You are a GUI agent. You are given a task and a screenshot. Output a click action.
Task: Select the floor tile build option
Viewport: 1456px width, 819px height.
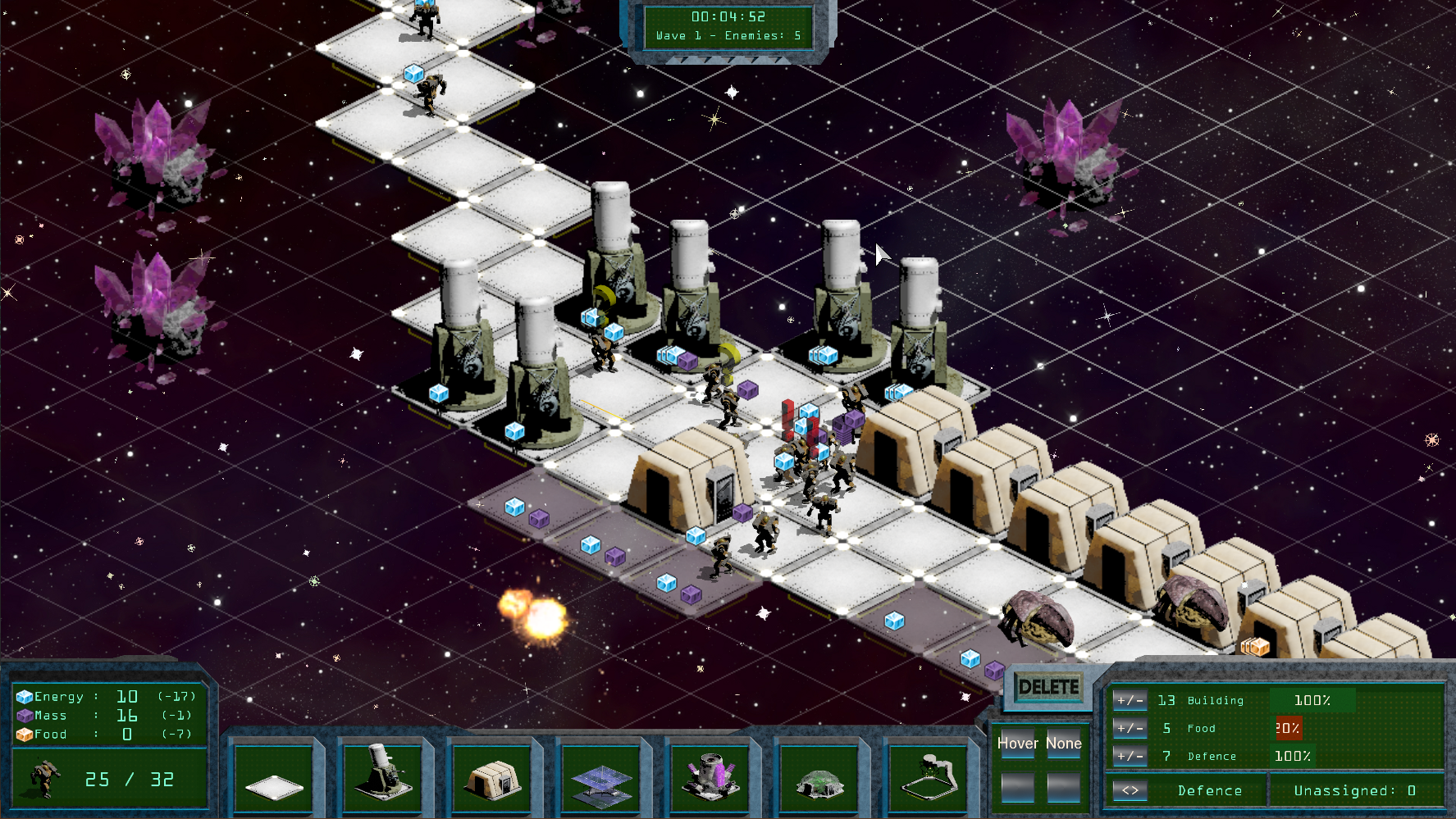point(273,779)
